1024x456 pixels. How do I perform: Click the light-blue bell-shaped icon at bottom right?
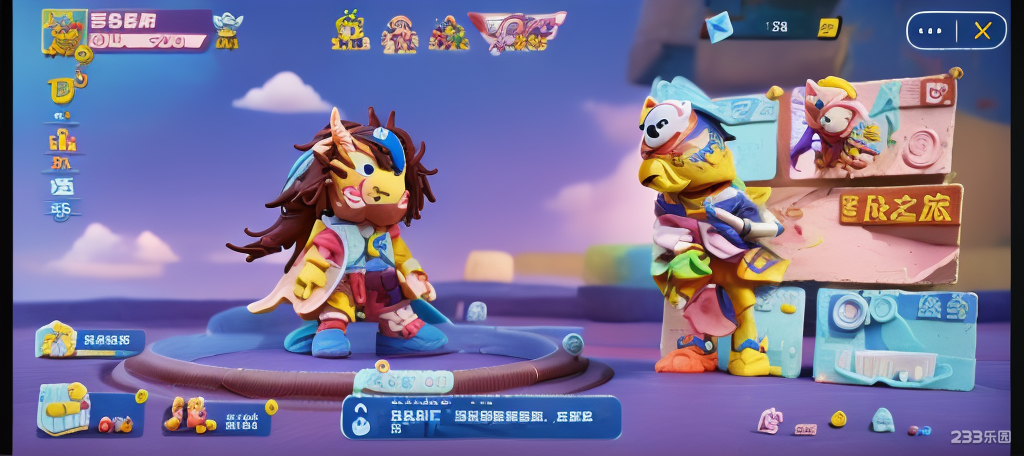click(x=881, y=419)
